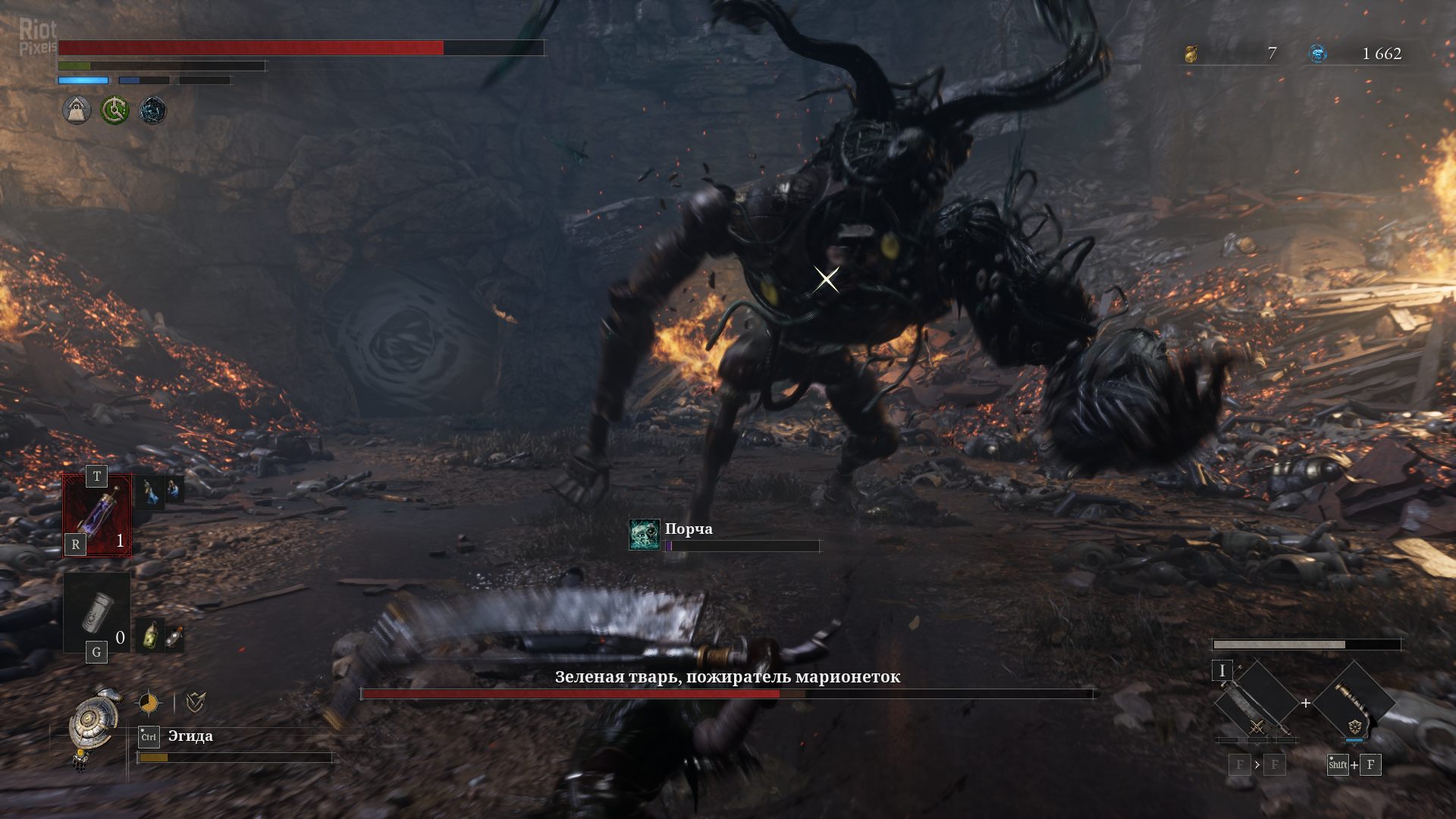Select the gray canister item slot
The image size is (1456, 819).
coord(97,613)
